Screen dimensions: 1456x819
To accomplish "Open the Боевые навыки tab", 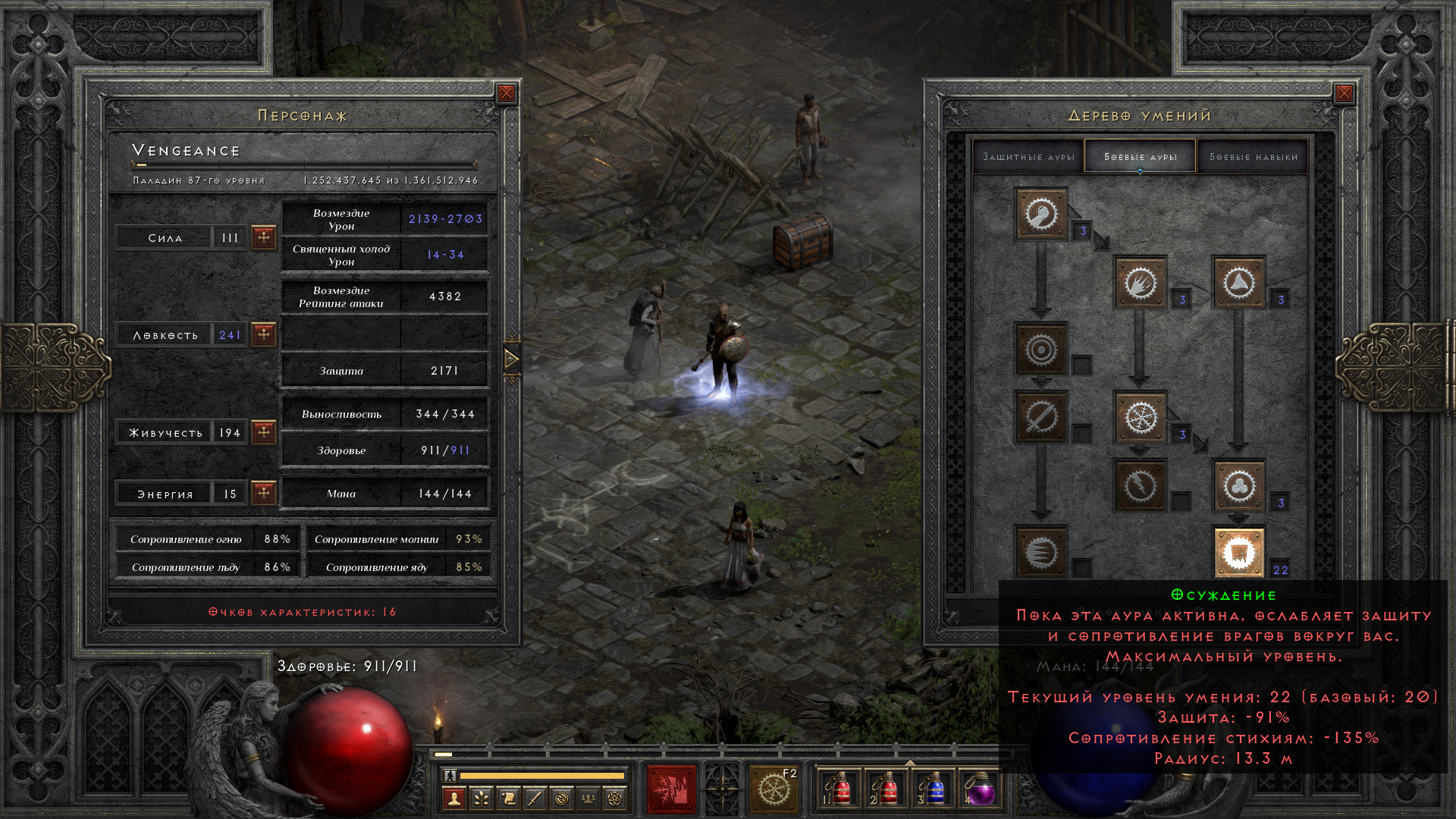I will (1253, 157).
